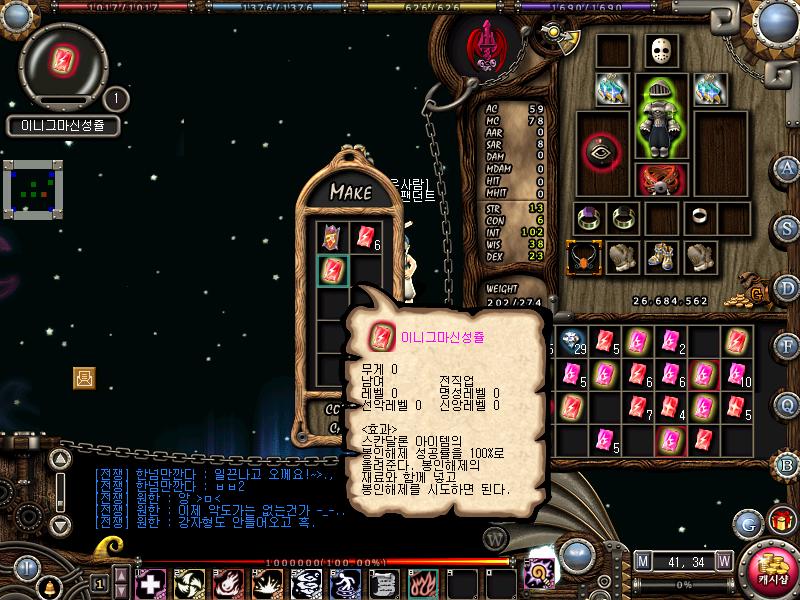Image resolution: width=800 pixels, height=600 pixels.
Task: Click the minimap panel
Action: (33, 190)
